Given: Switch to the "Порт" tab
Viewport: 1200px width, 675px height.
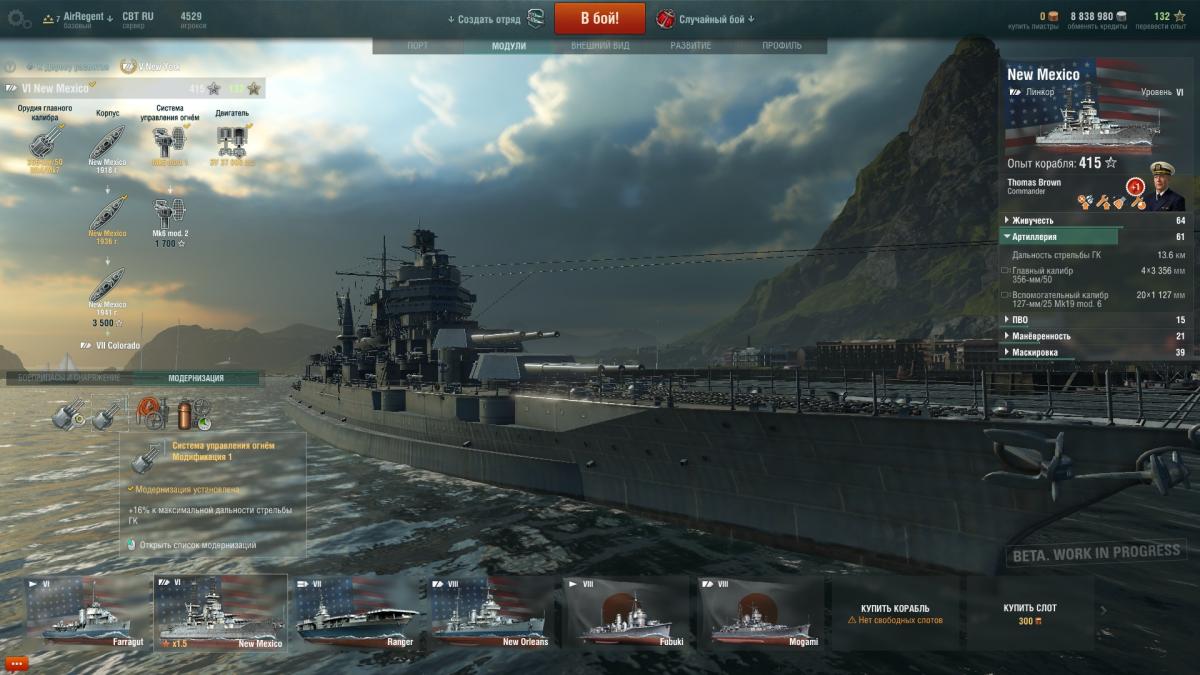Looking at the screenshot, I should coord(418,46).
